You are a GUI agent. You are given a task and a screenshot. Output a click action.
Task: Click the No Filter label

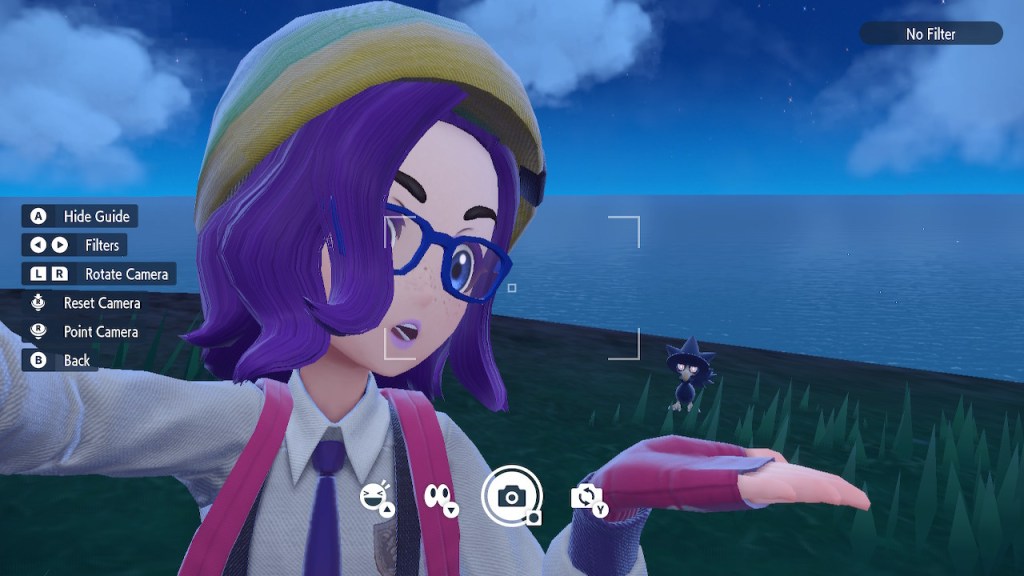[x=930, y=34]
